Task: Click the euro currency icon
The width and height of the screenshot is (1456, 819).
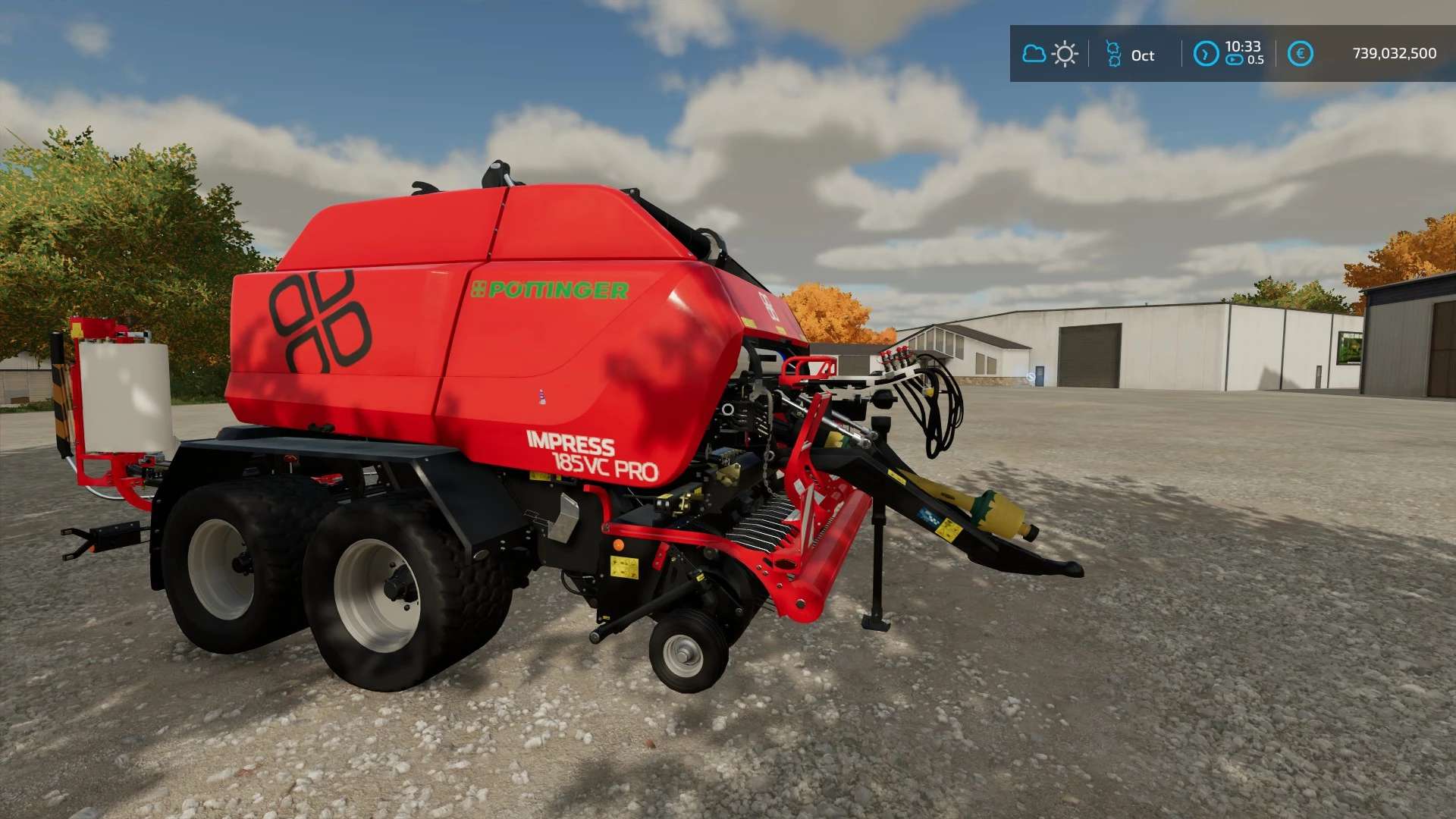Action: tap(1300, 54)
